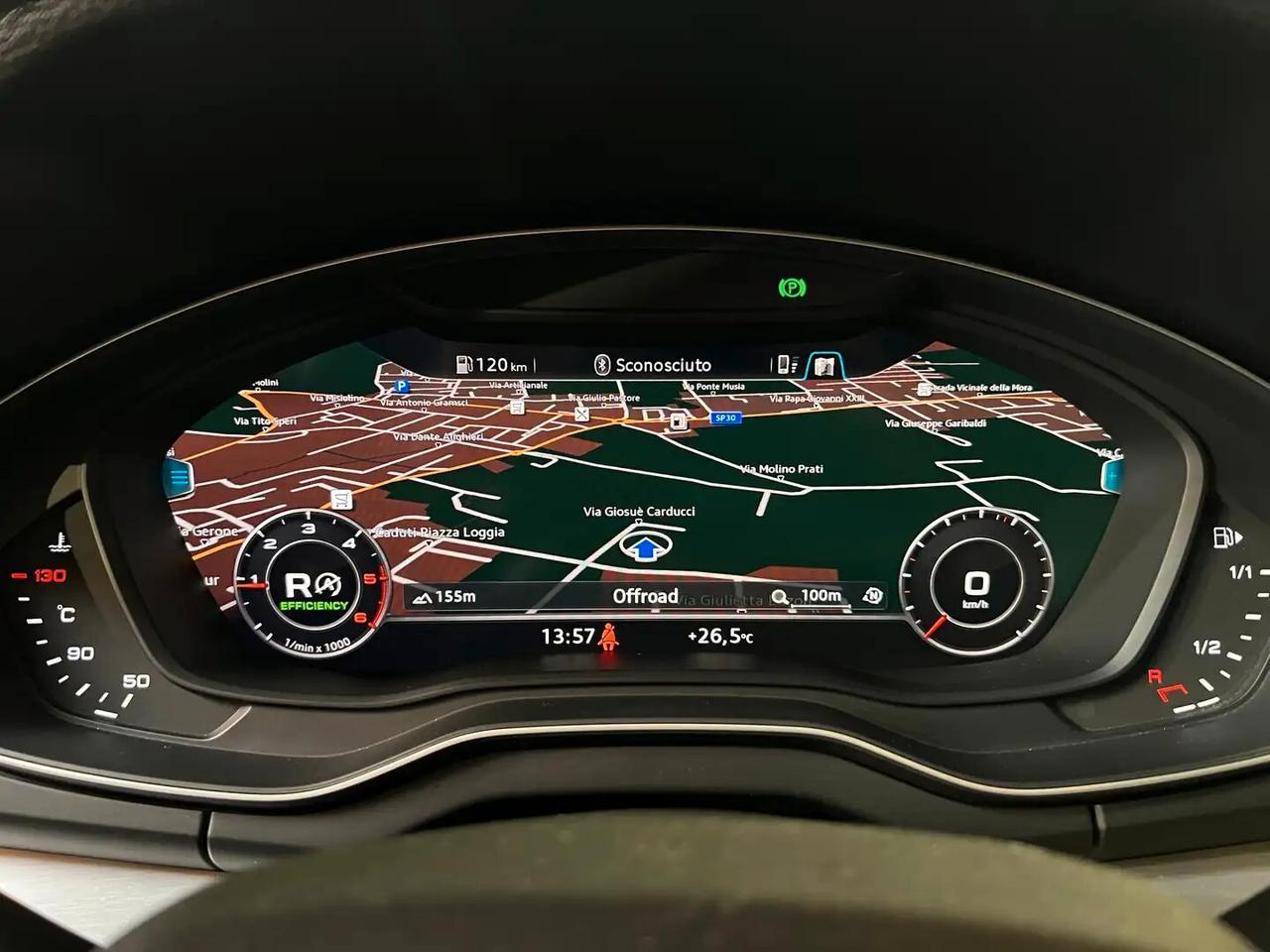
Task: Open the left blue side menu handle
Action: [179, 479]
